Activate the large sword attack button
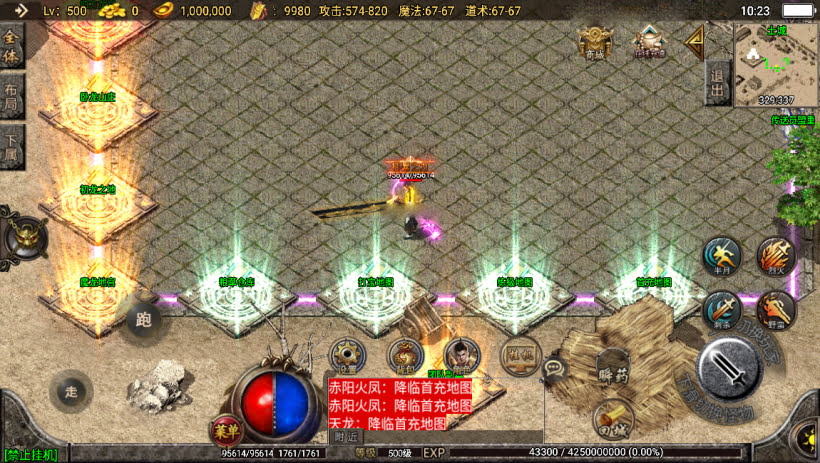The image size is (820, 463). tap(731, 367)
